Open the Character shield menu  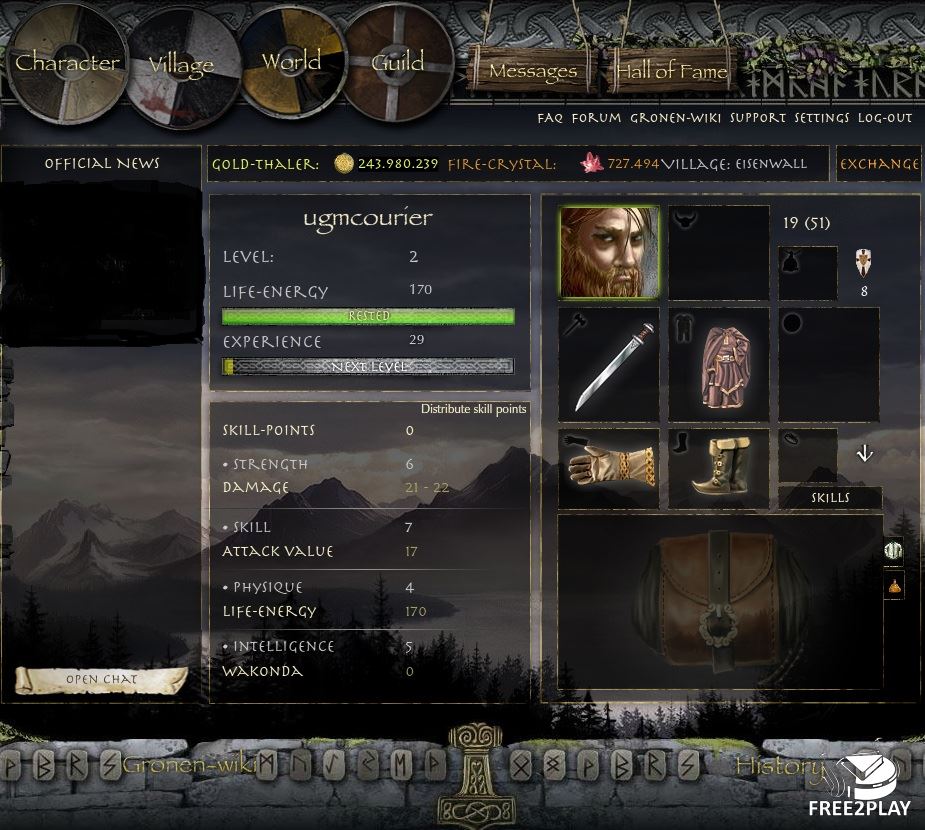67,63
